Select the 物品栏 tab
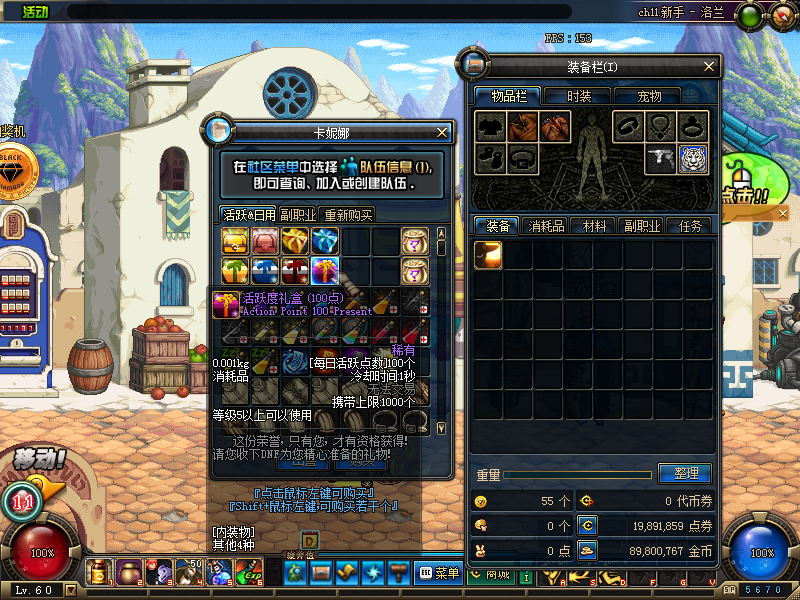Viewport: 800px width, 600px height. [x=509, y=96]
